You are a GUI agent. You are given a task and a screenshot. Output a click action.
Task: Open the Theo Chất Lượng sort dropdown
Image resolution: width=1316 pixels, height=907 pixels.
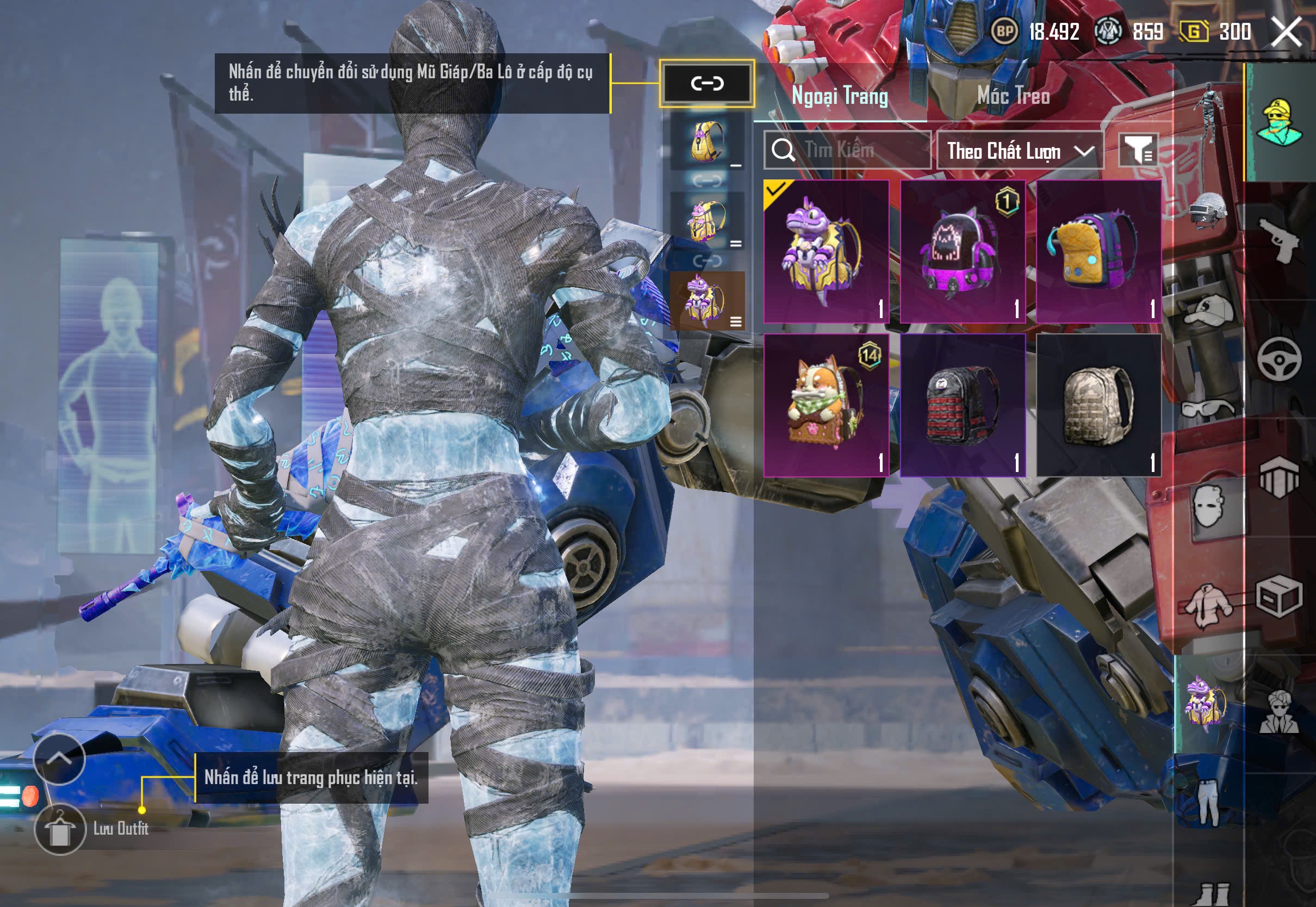point(1020,151)
